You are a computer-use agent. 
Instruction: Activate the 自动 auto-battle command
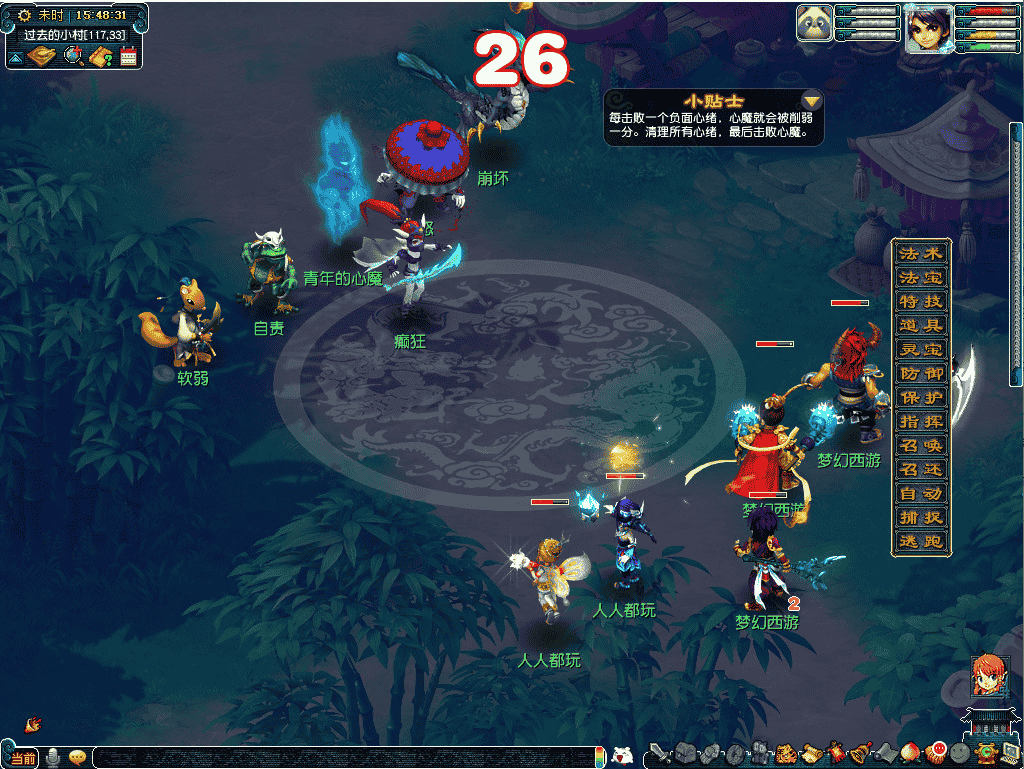point(920,494)
